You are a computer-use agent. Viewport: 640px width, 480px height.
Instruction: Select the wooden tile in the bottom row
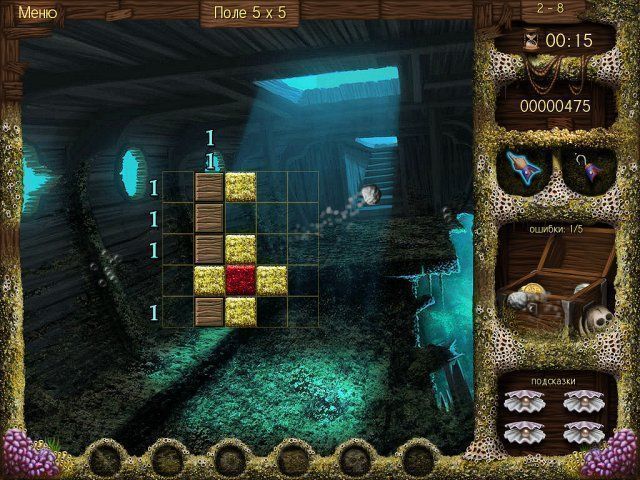click(x=209, y=312)
